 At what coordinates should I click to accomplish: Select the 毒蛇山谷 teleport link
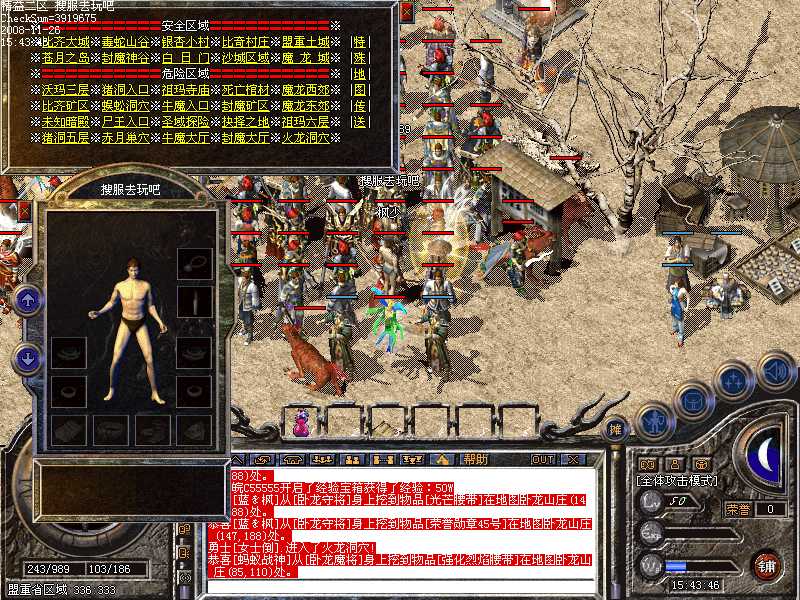tap(126, 43)
